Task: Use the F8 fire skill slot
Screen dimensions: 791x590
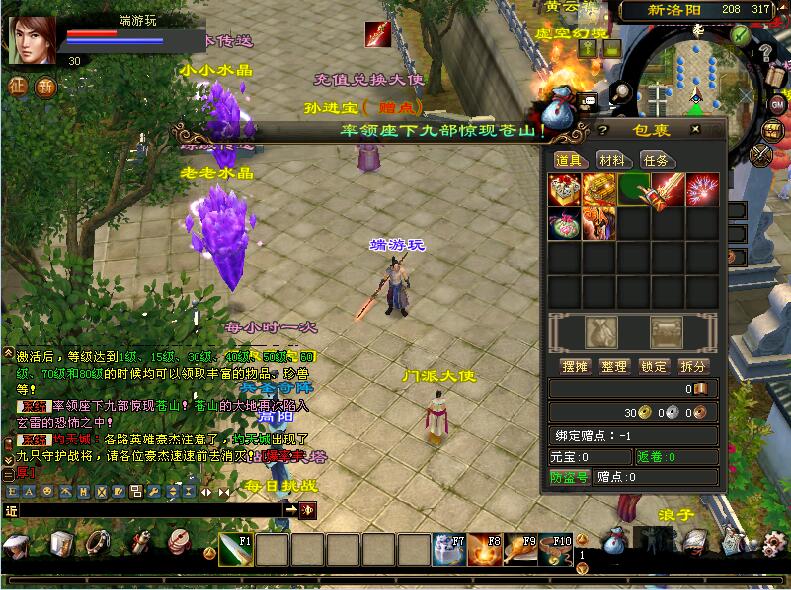Action: (x=485, y=550)
